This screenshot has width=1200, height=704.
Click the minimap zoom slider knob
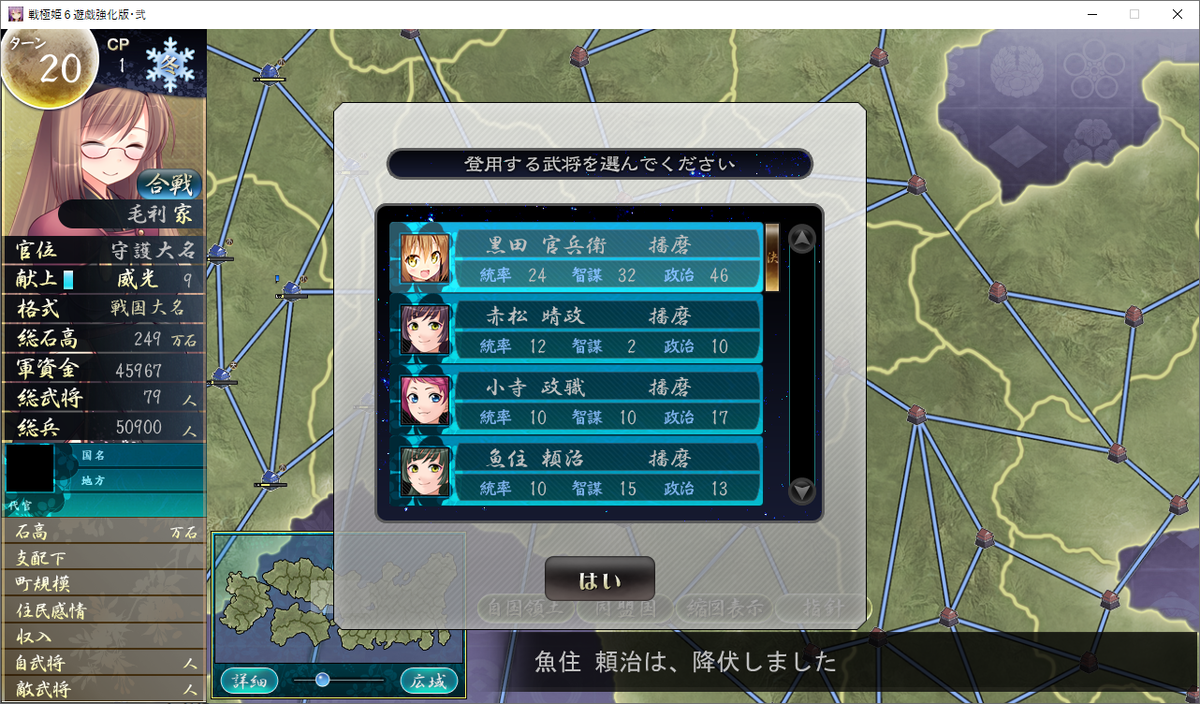click(x=322, y=680)
